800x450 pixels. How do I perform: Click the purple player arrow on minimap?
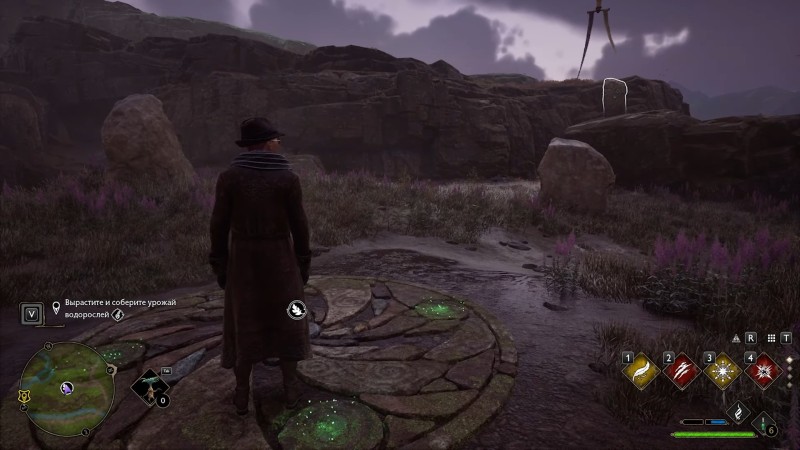pos(67,387)
